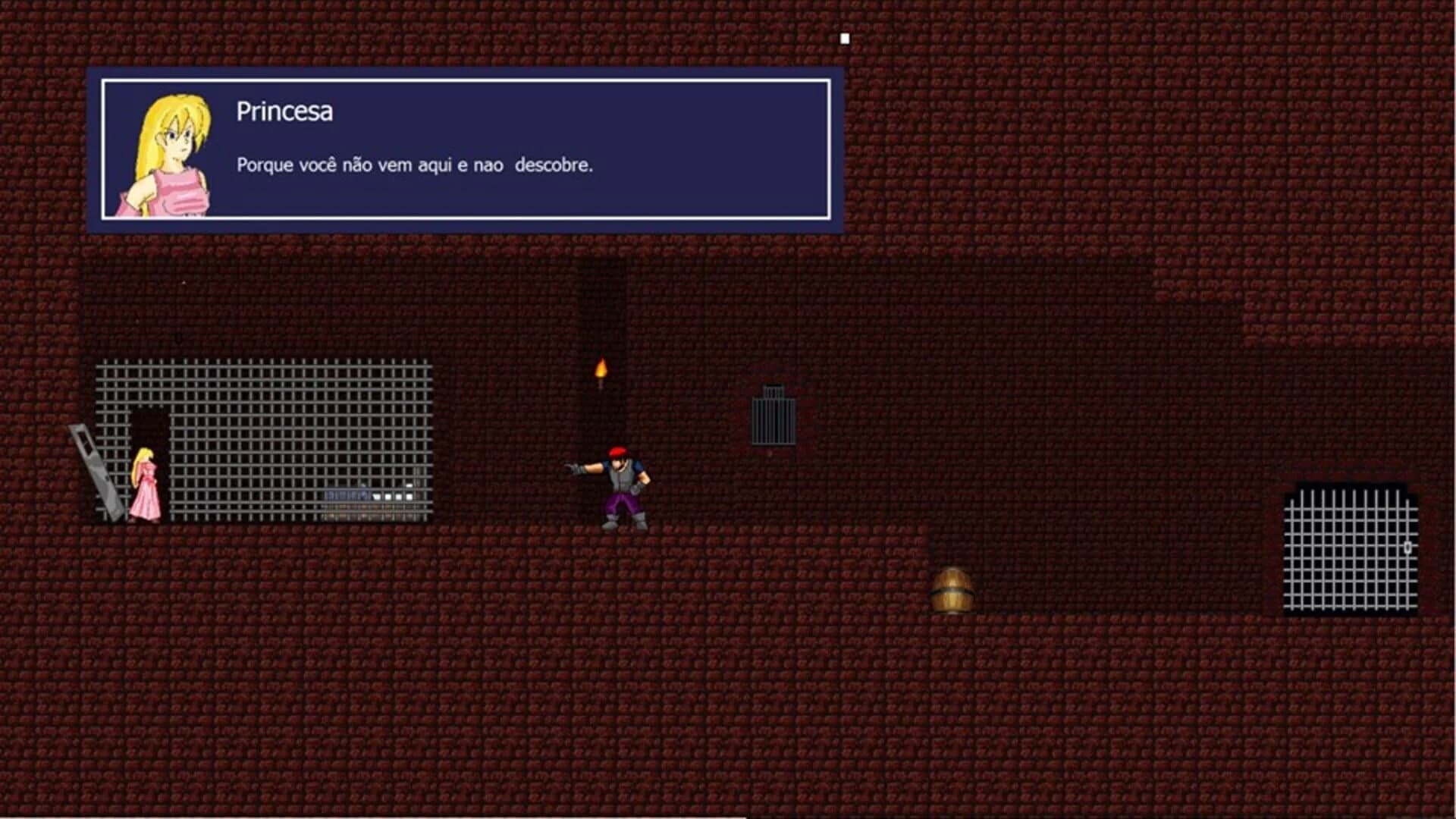
Task: Select the Princesa name label
Action: tap(285, 111)
